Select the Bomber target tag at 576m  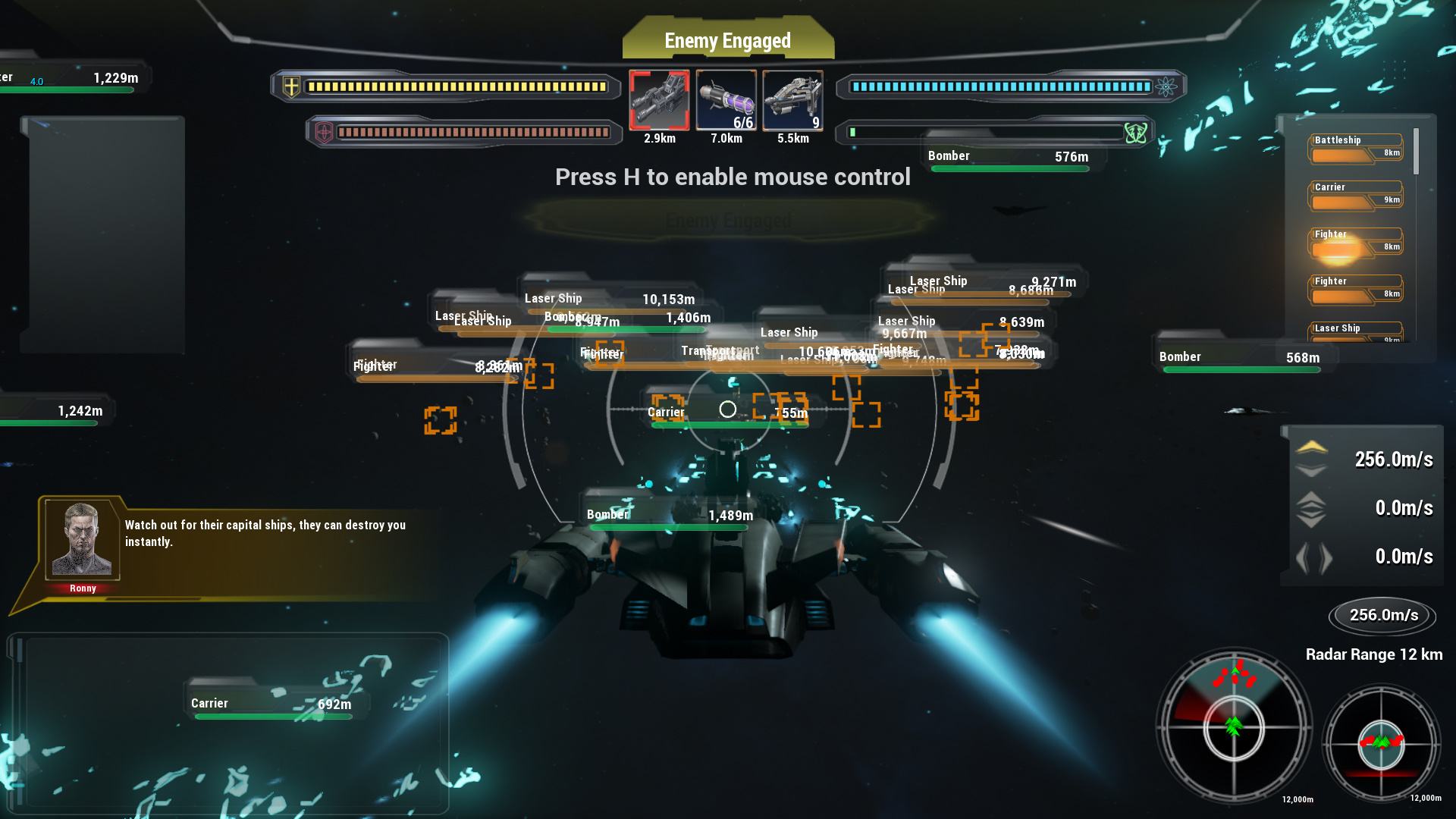[x=1009, y=158]
